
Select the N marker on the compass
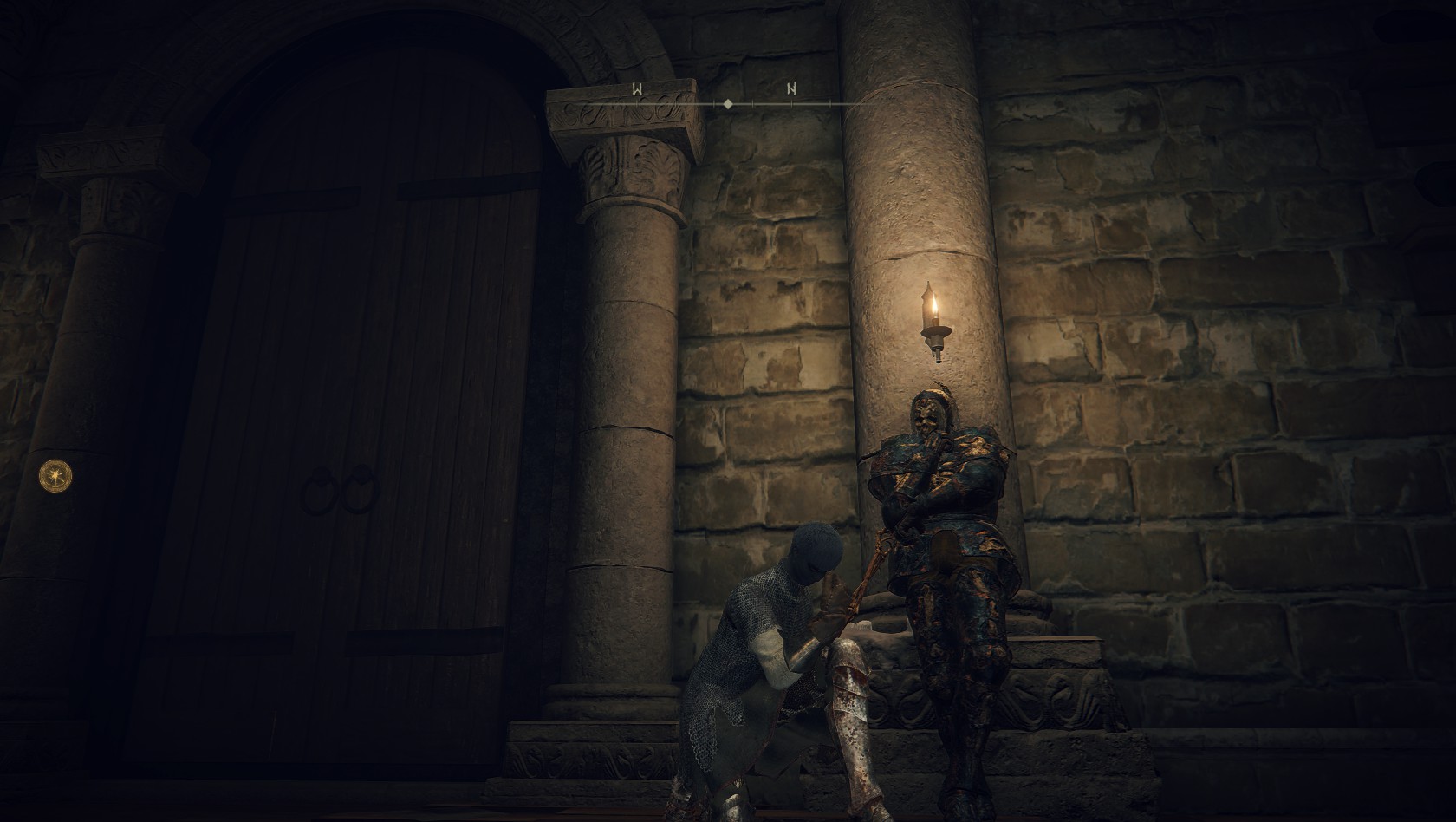click(x=791, y=88)
